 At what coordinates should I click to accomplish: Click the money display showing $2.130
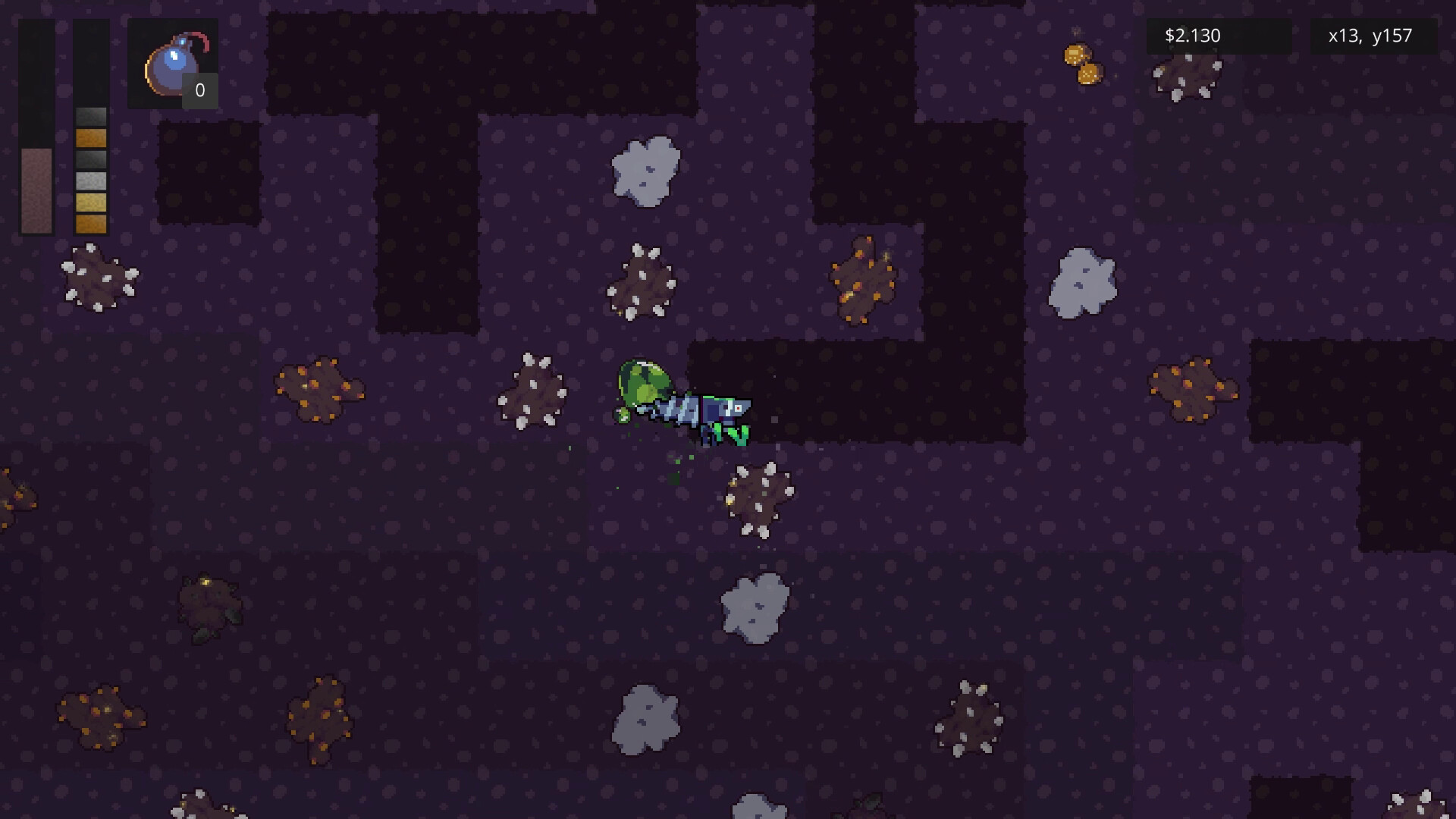(1192, 36)
